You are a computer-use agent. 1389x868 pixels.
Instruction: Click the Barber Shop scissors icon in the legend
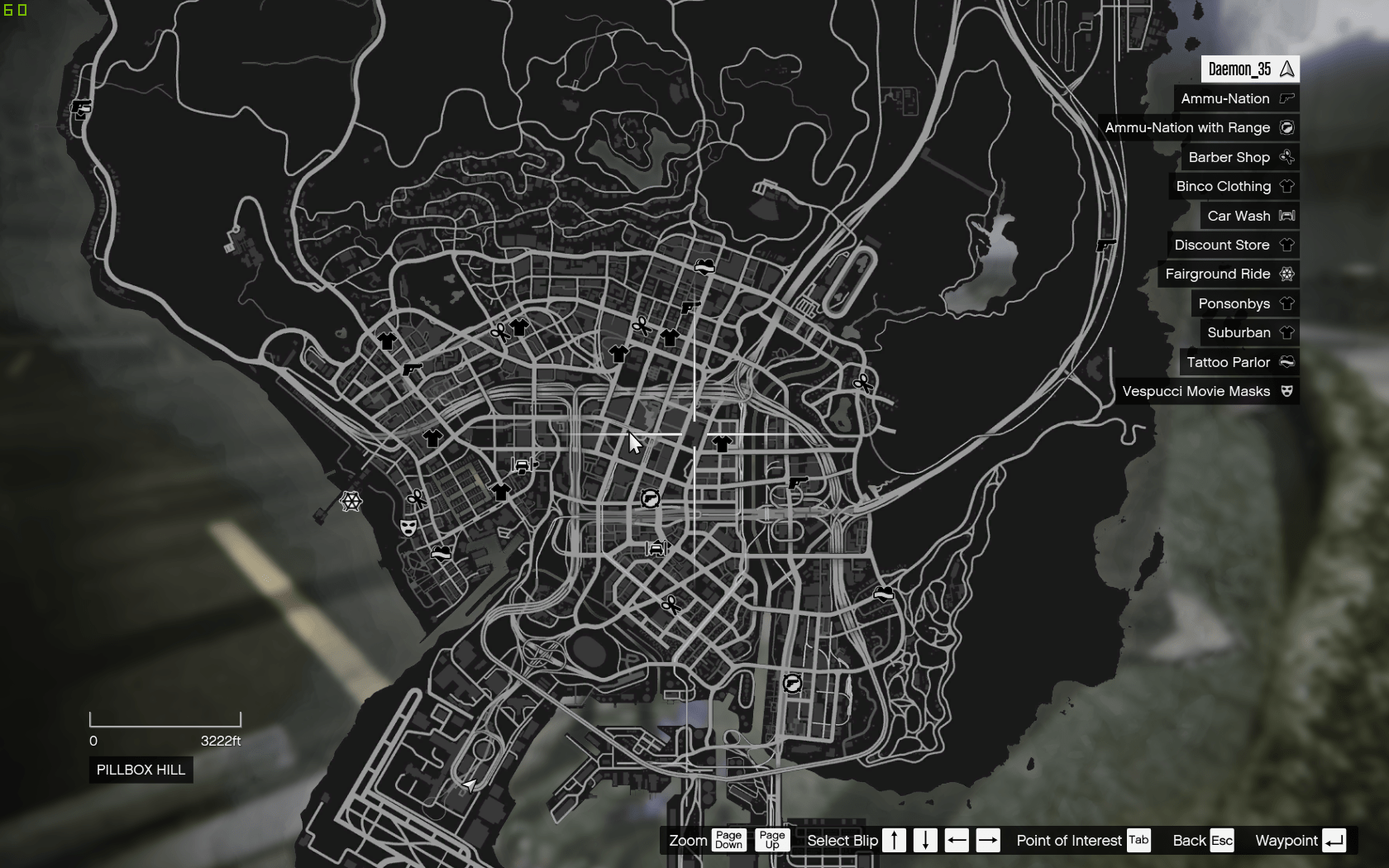(x=1286, y=157)
